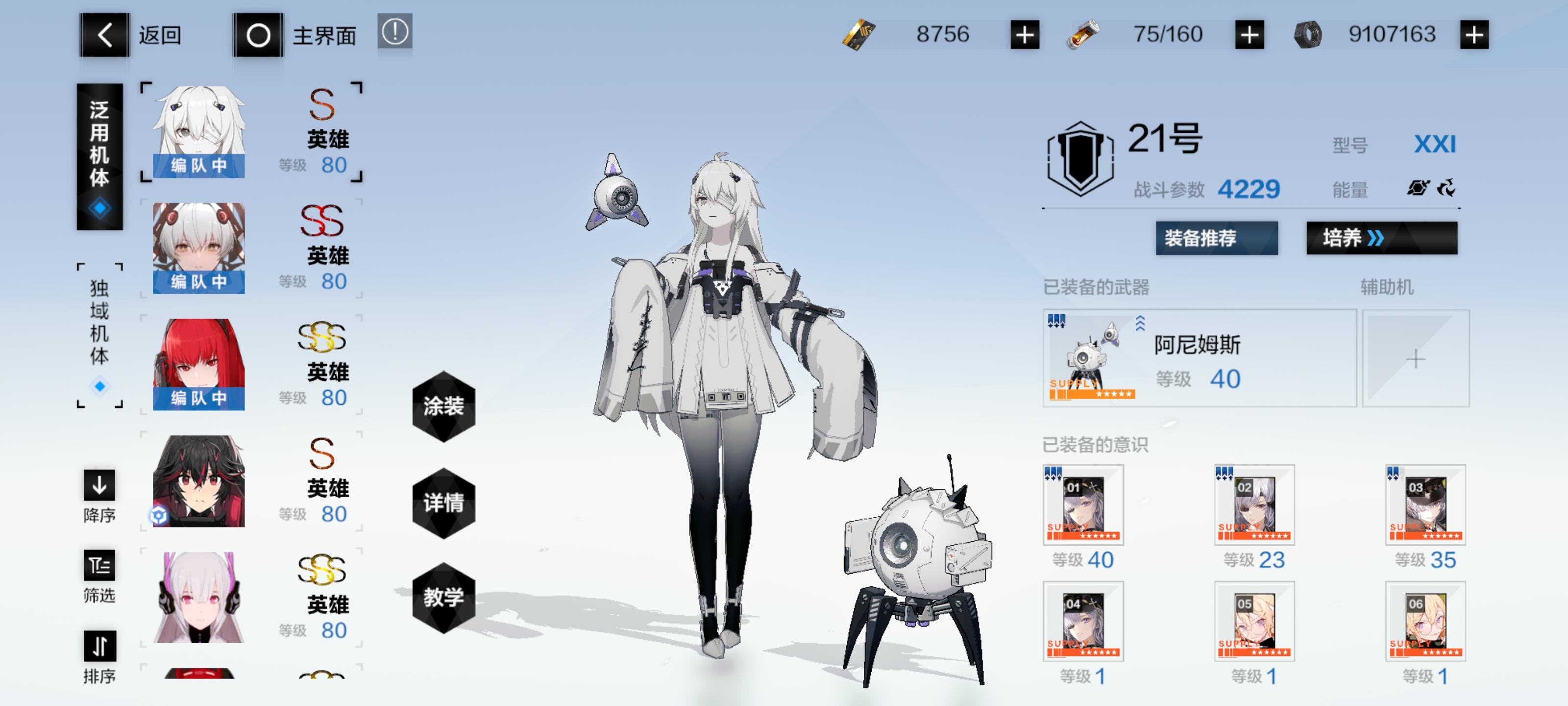Open the 培养 cultivation screen
This screenshot has width=1568, height=706.
pos(1382,239)
